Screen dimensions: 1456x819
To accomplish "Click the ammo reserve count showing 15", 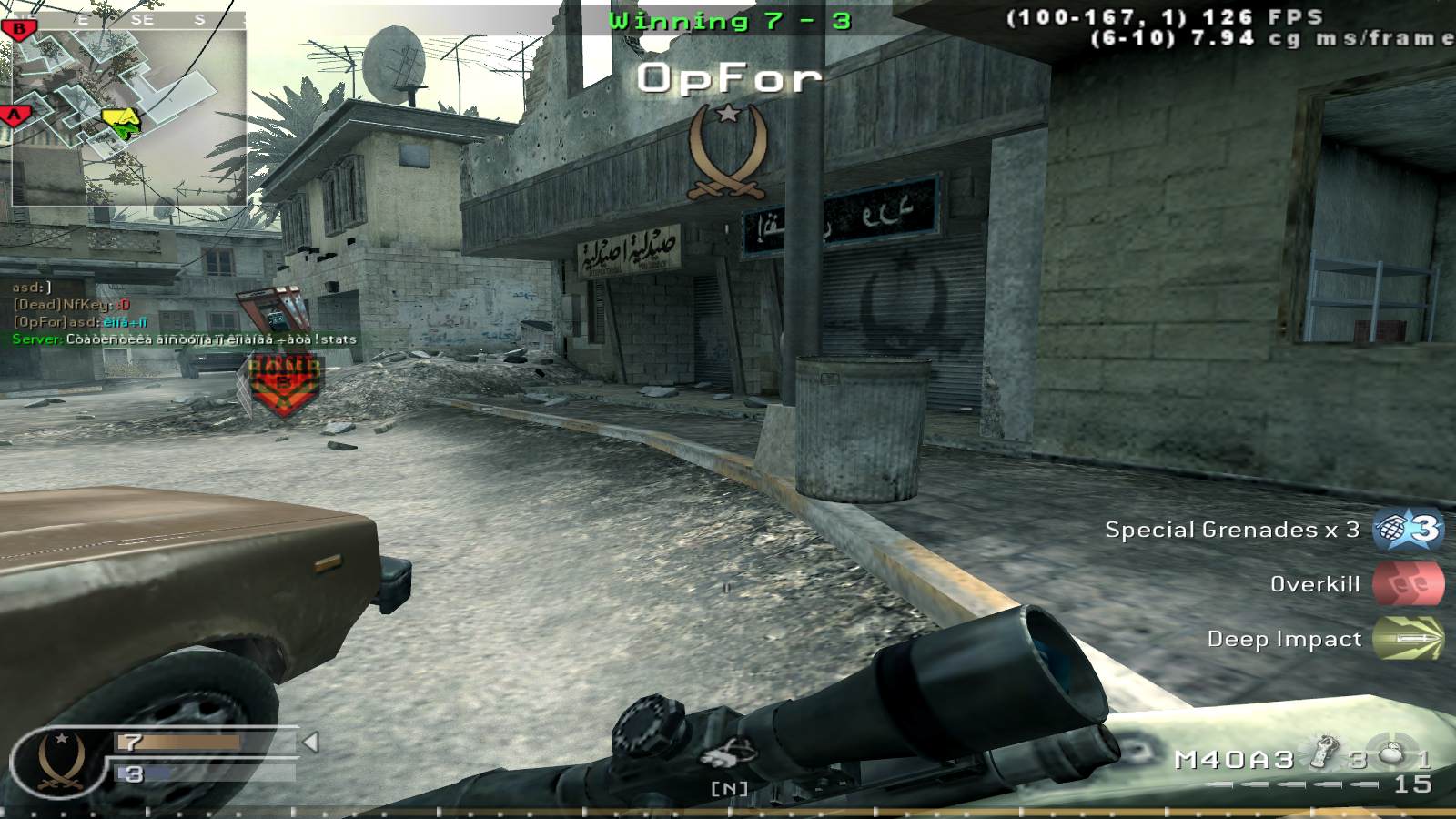I will (x=1415, y=784).
